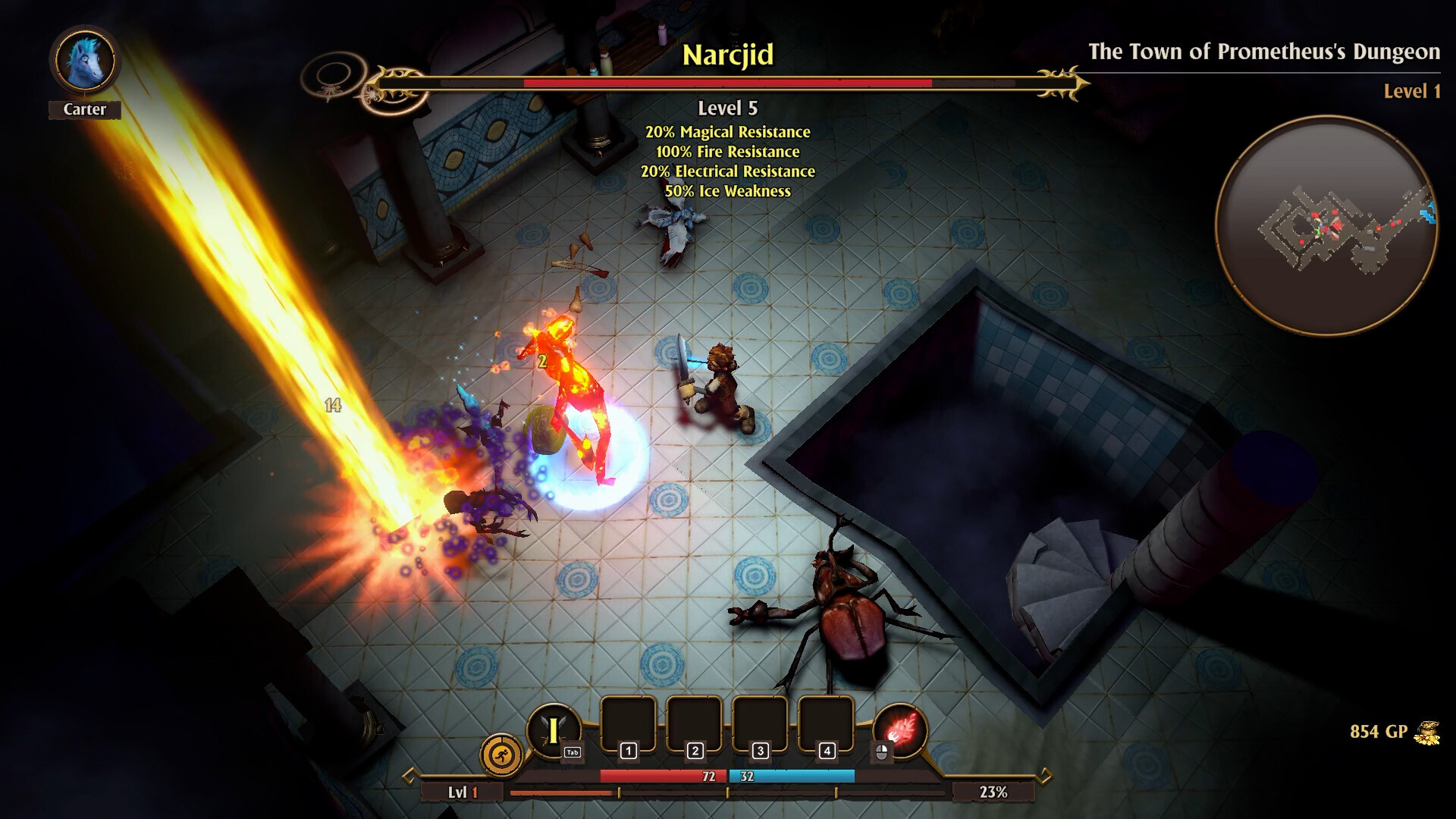This screenshot has height=819, width=1456.
Task: Open the circular dungeon minimap
Action: pyautogui.click(x=1326, y=225)
